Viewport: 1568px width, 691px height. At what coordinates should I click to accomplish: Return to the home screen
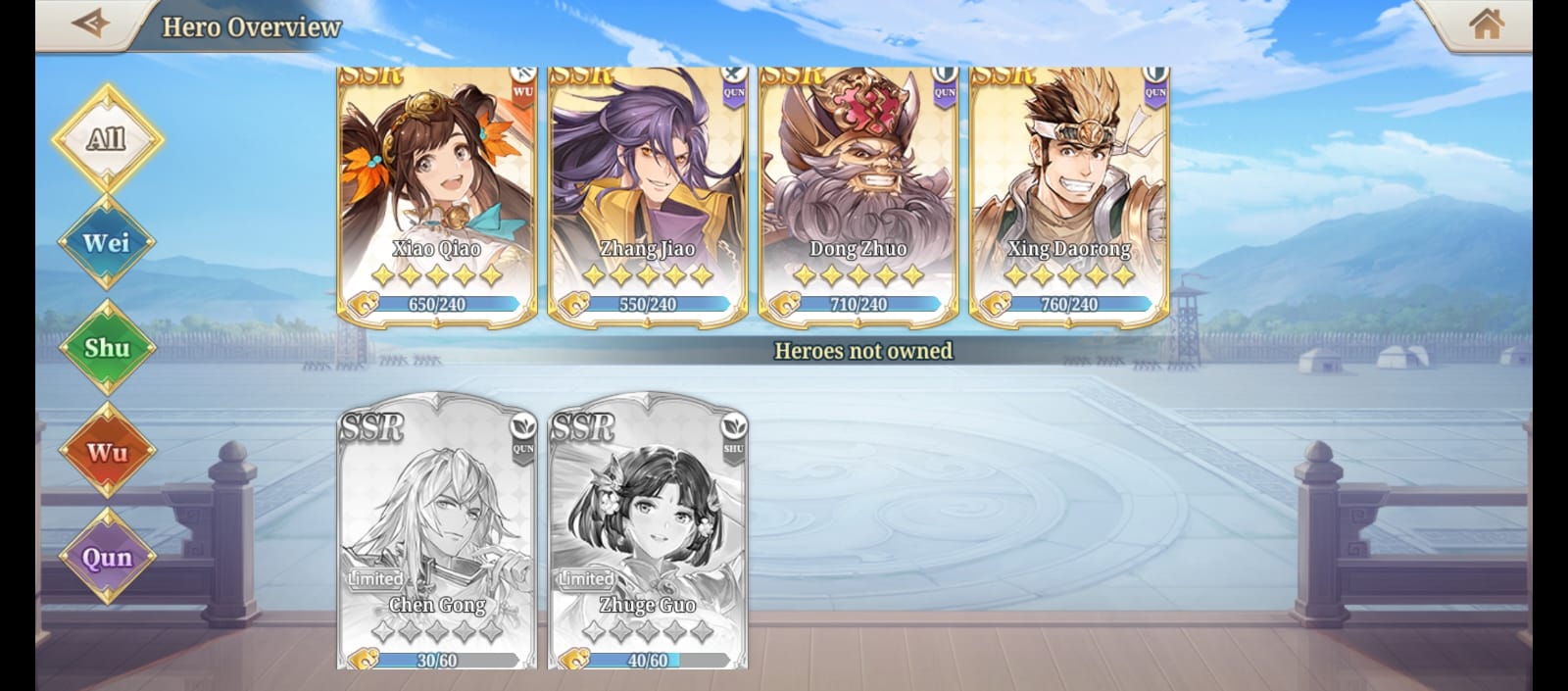pos(1486,24)
